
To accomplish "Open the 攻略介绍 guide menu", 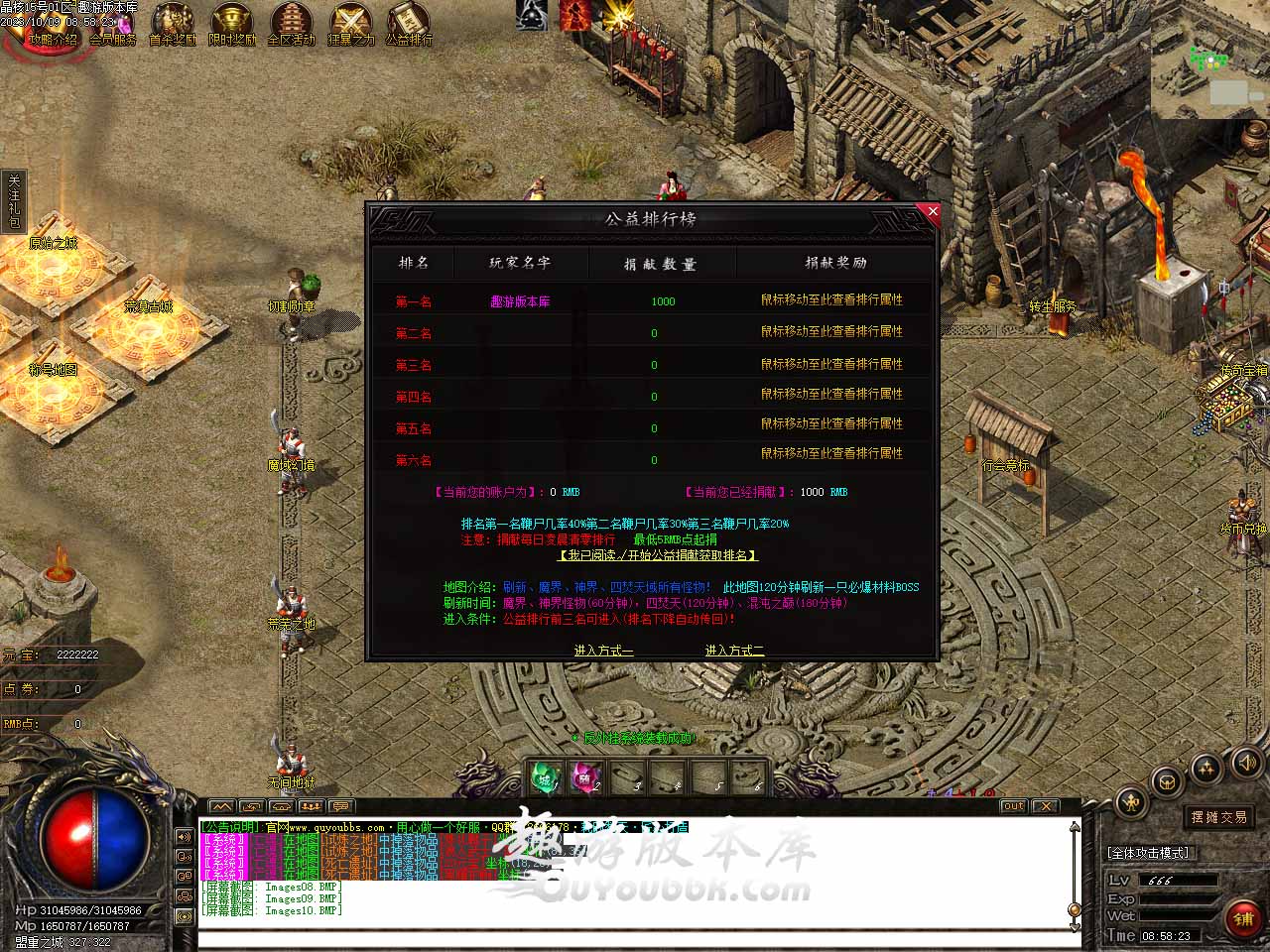I will (53, 25).
